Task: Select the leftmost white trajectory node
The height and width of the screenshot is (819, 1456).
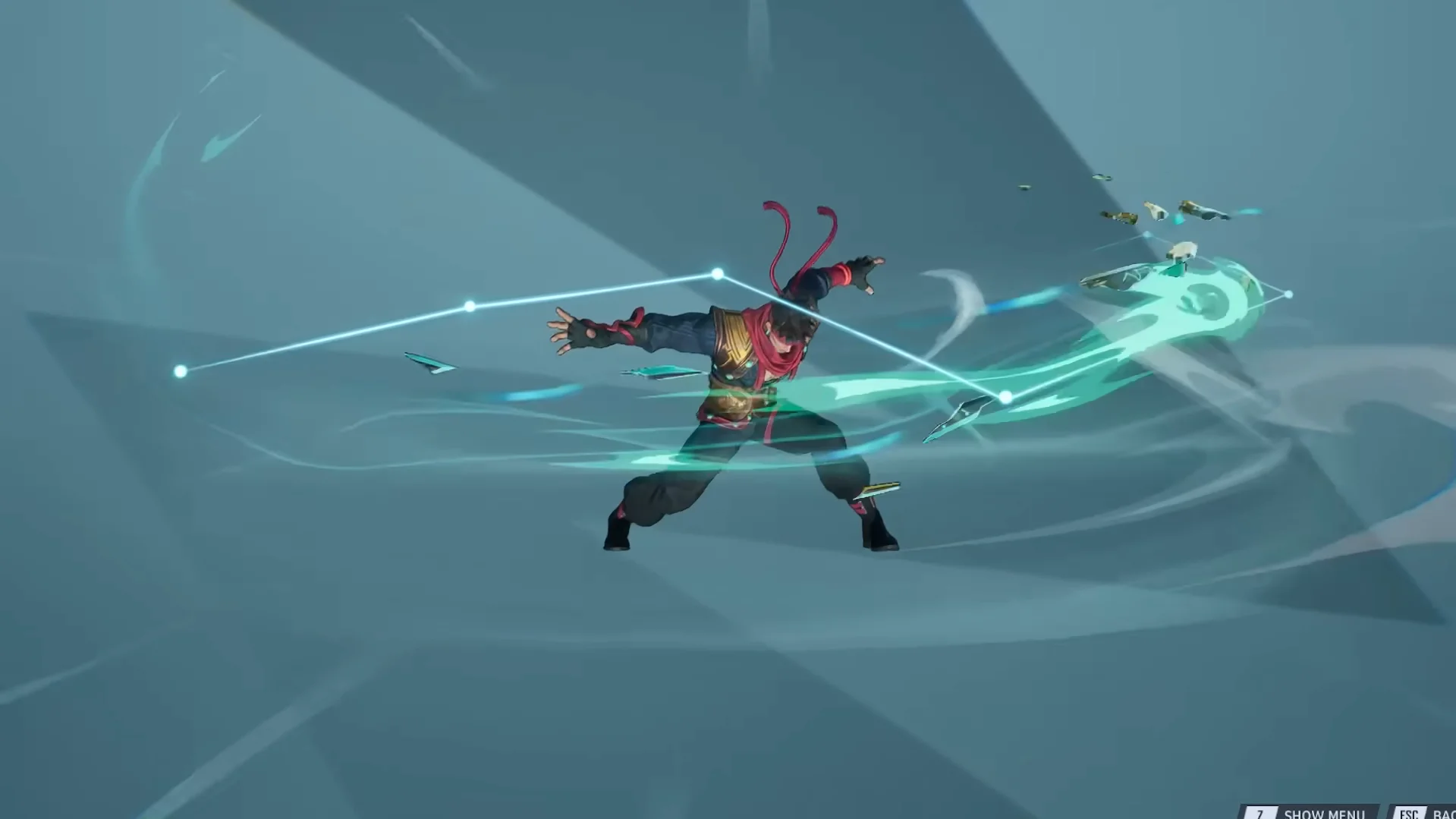Action: tap(180, 371)
